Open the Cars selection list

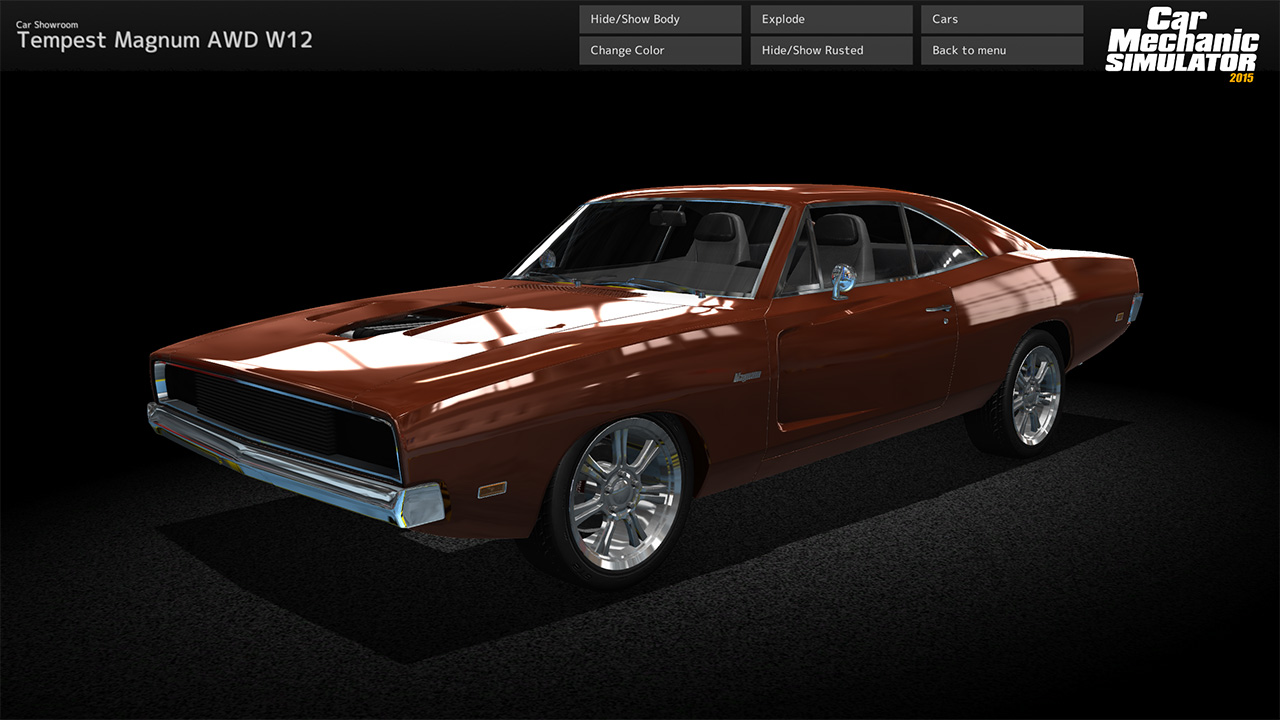[1000, 18]
